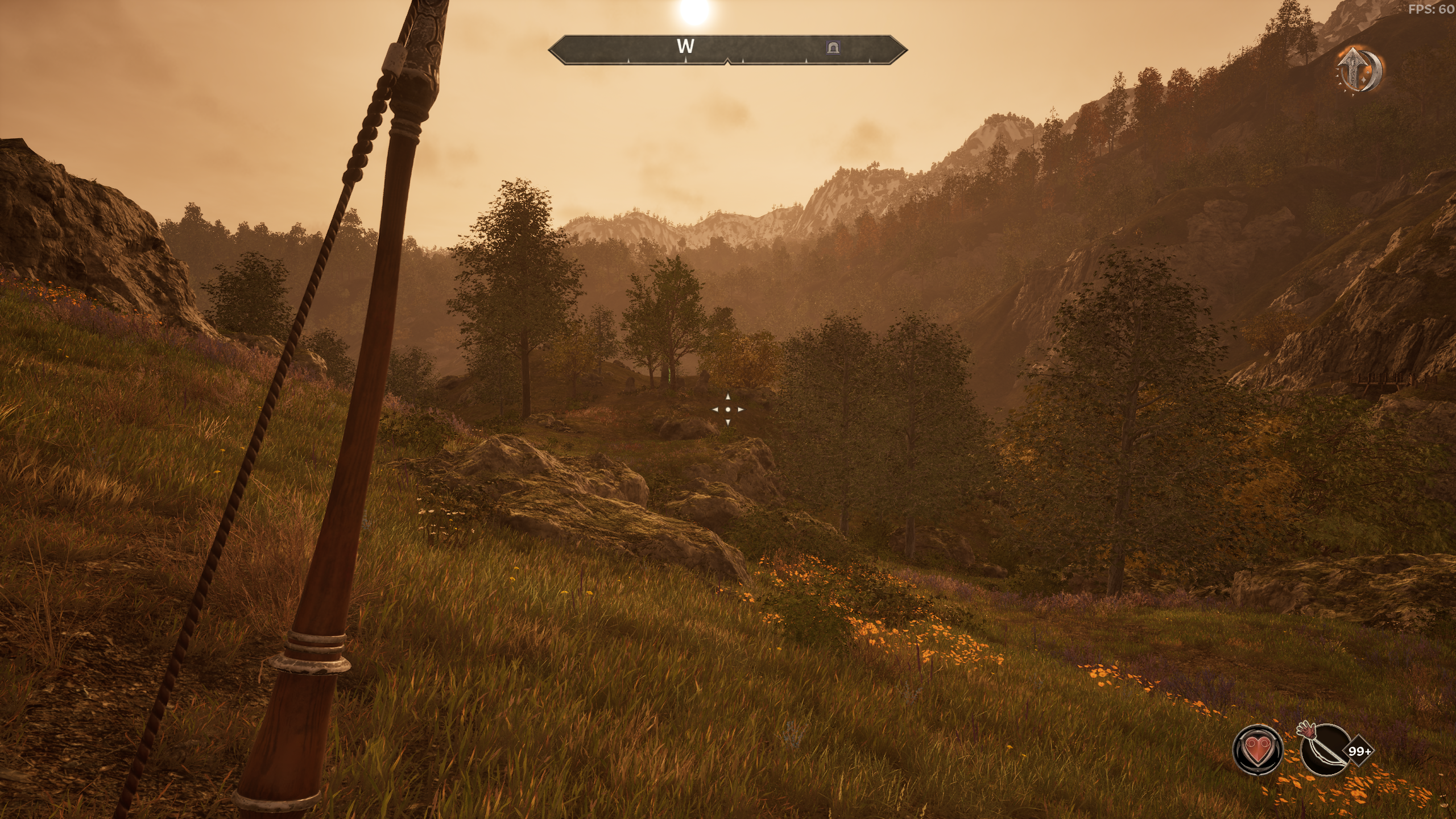This screenshot has width=1456, height=819.
Task: Select the arched doorway marker on the compass
Action: click(x=833, y=47)
